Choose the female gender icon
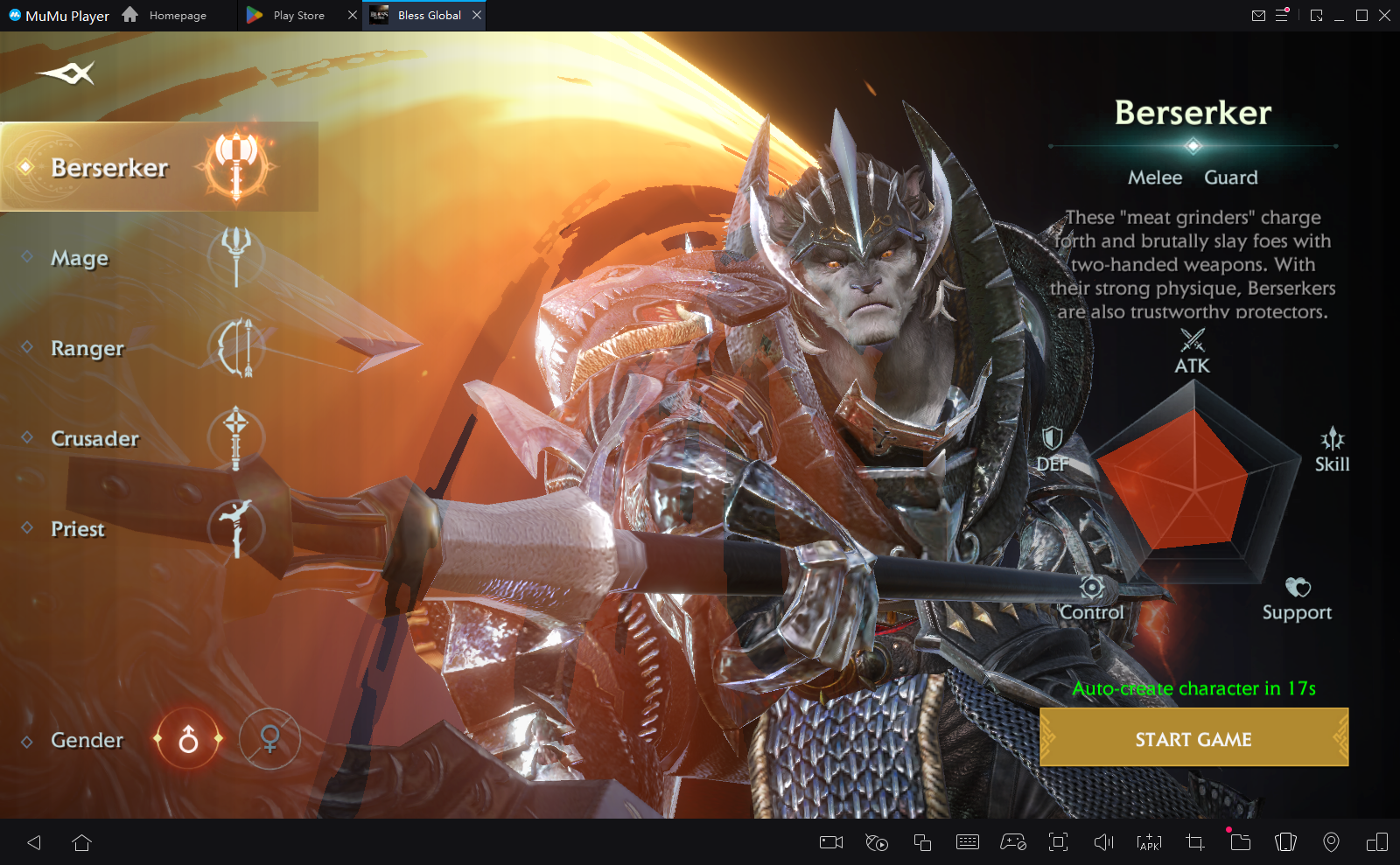Viewport: 1400px width, 865px height. 269,740
